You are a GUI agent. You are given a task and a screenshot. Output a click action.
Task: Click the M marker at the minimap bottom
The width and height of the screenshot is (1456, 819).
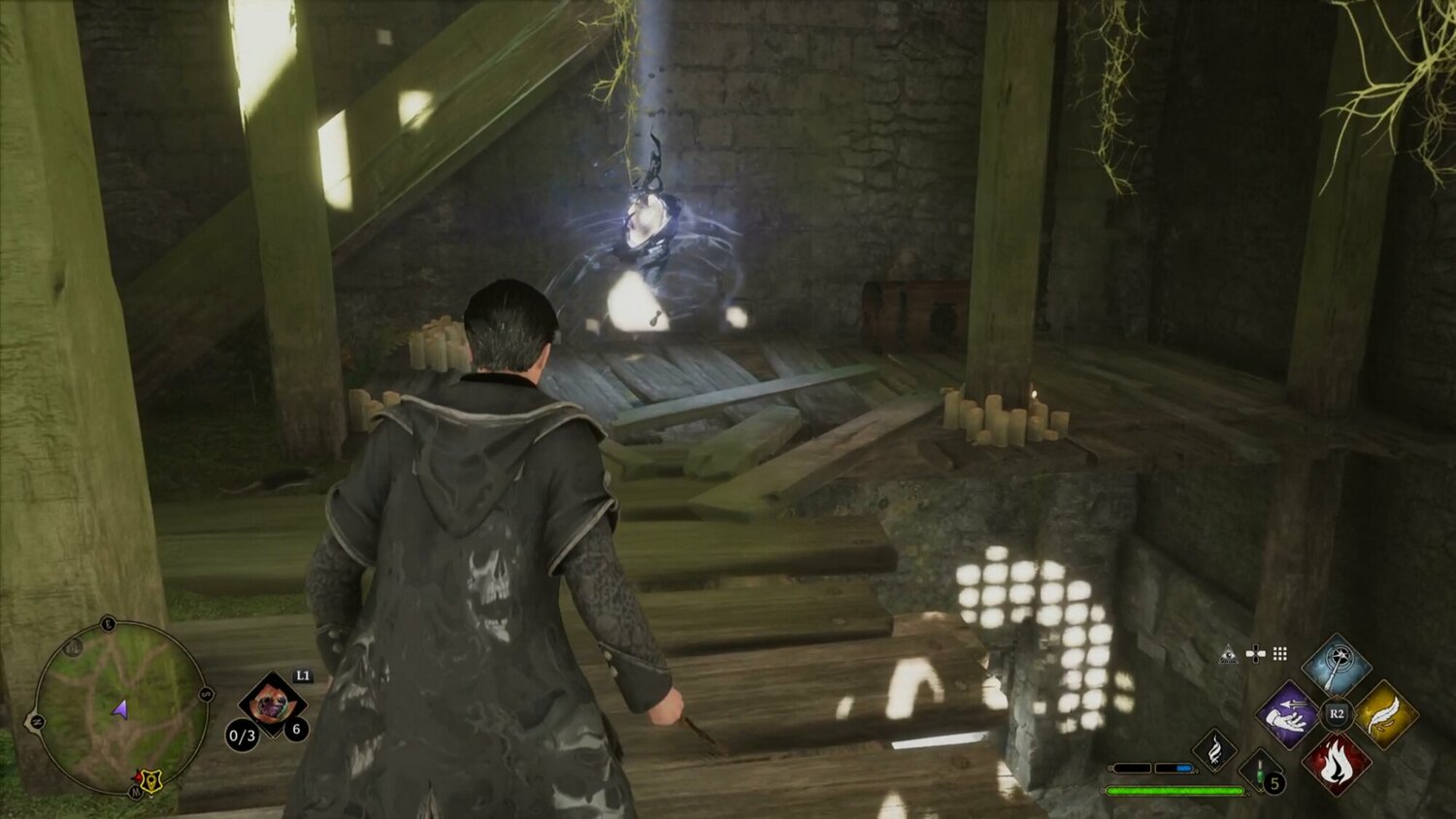135,791
